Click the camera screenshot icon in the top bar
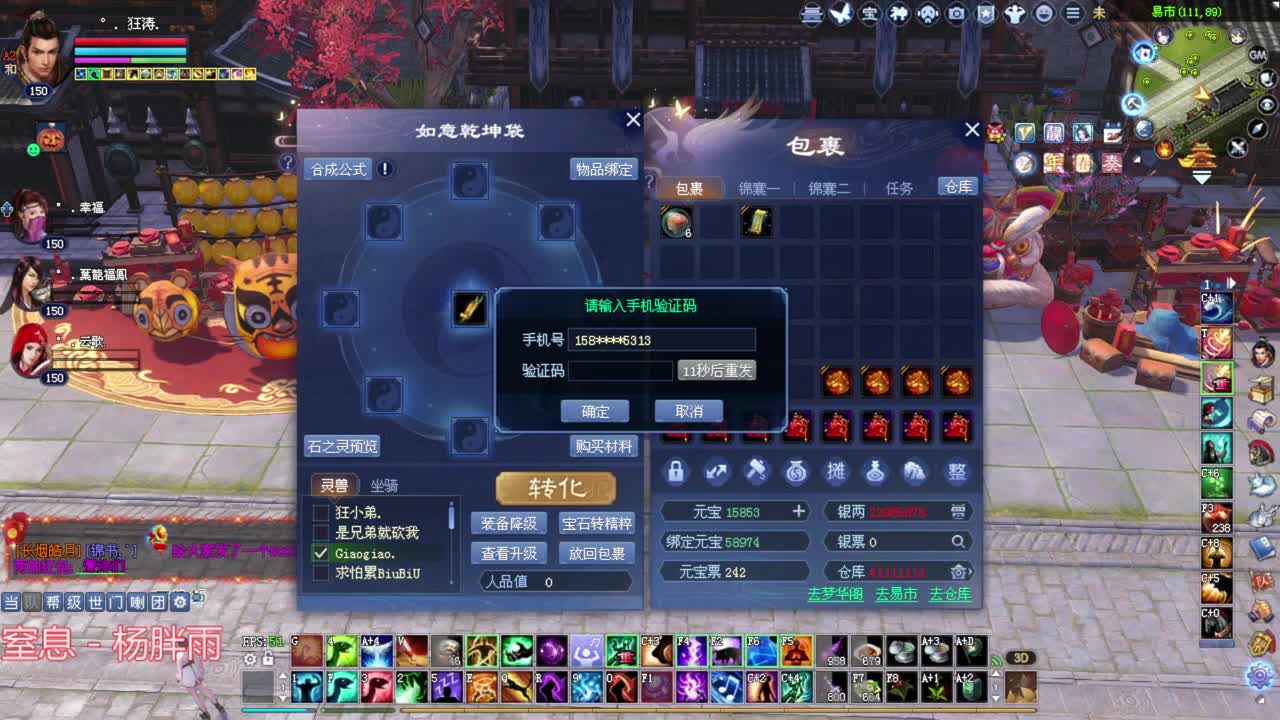The width and height of the screenshot is (1280, 720). point(958,13)
